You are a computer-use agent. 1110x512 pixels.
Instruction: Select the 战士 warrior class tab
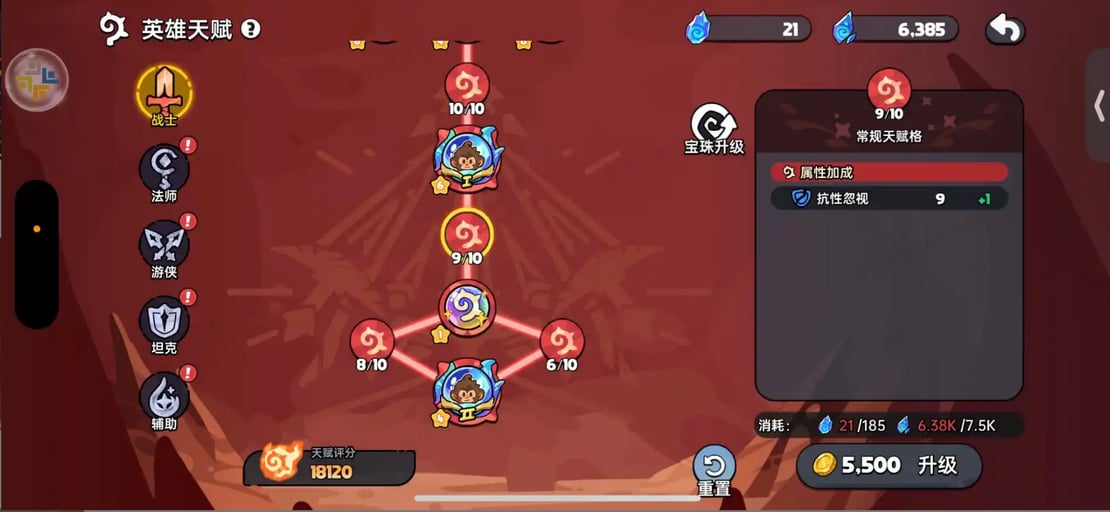(x=164, y=94)
